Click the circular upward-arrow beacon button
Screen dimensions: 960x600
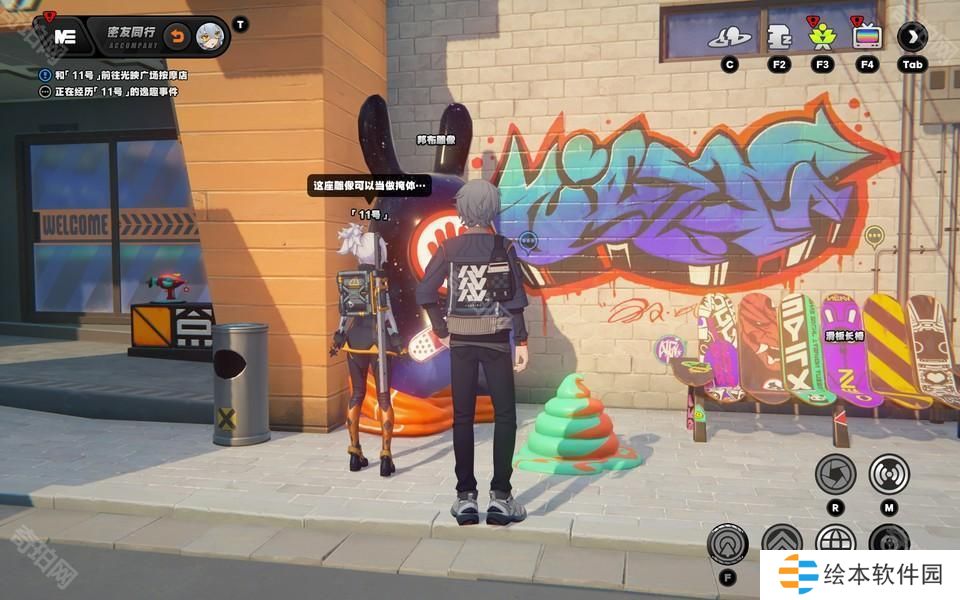coord(727,543)
